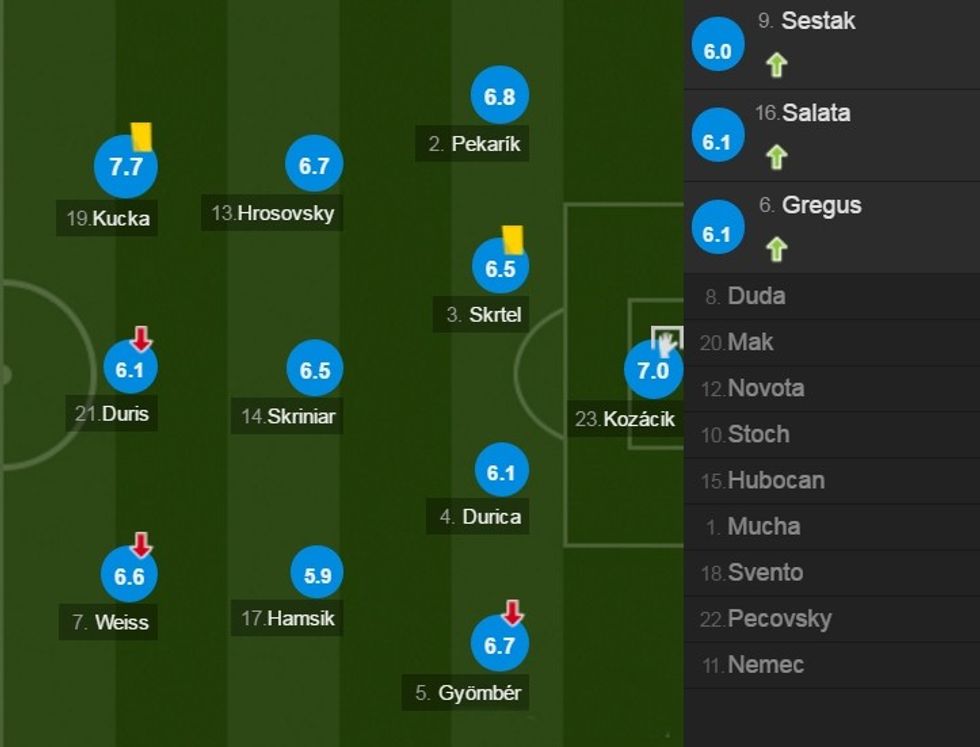The height and width of the screenshot is (747, 980).
Task: Choose Hubocan's bench row
Action: [x=775, y=480]
